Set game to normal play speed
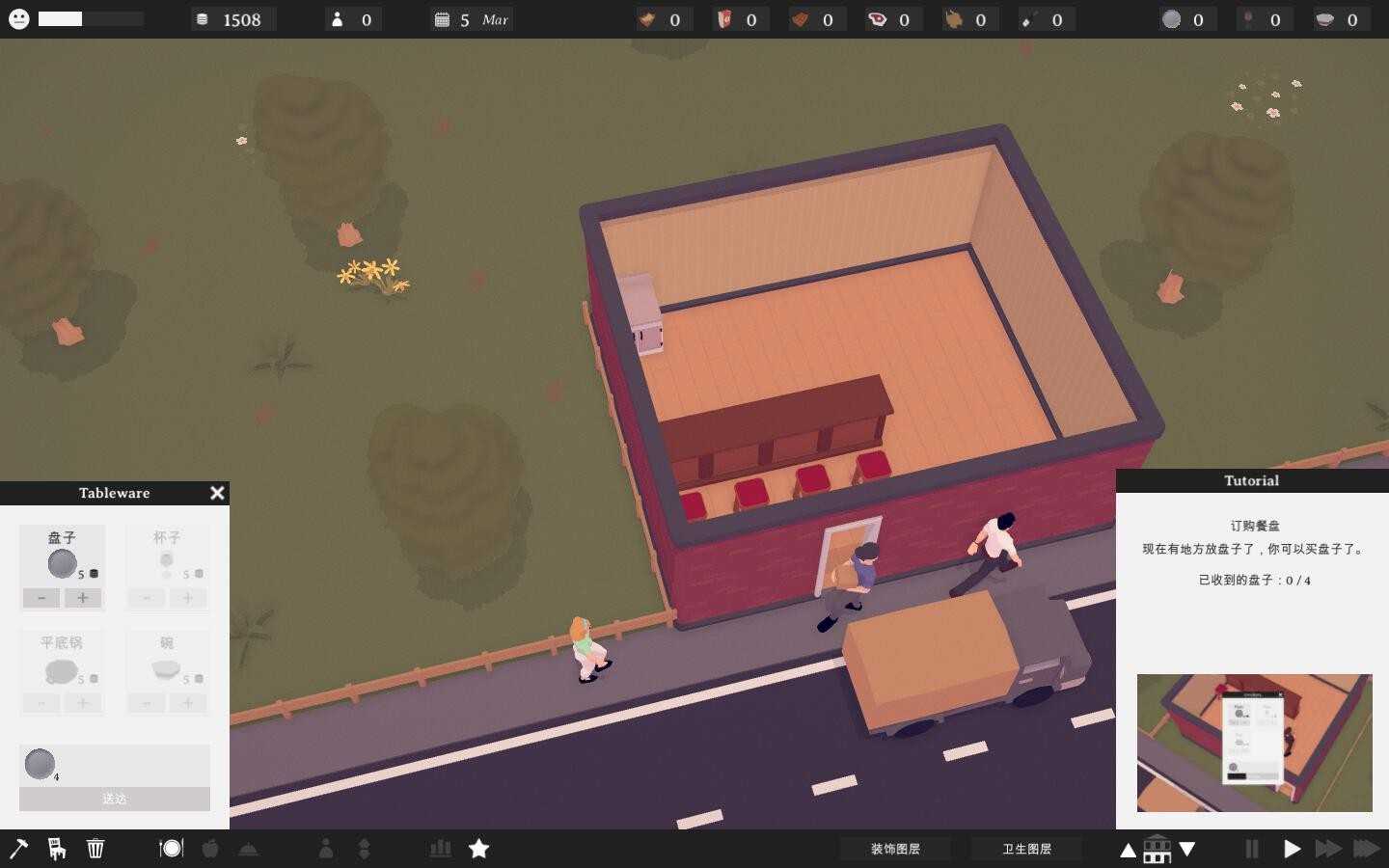1389x868 pixels. coord(1292,849)
